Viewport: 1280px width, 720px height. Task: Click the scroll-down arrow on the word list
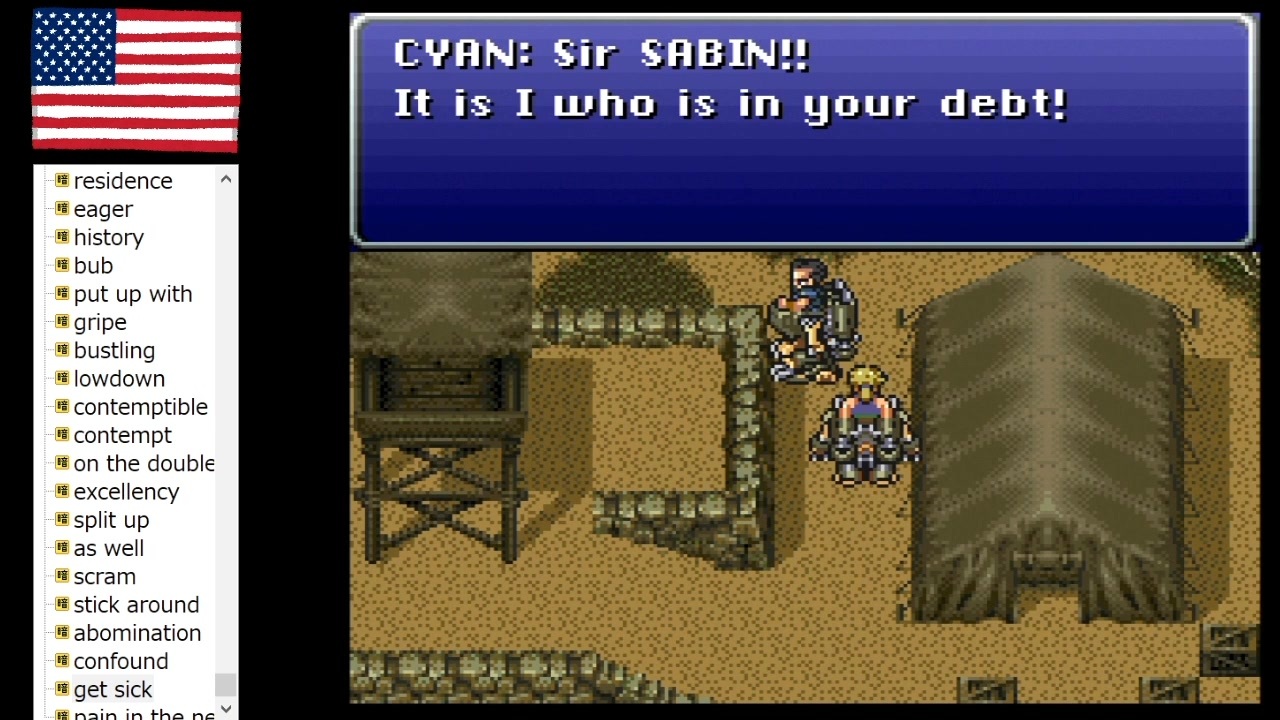pos(226,708)
